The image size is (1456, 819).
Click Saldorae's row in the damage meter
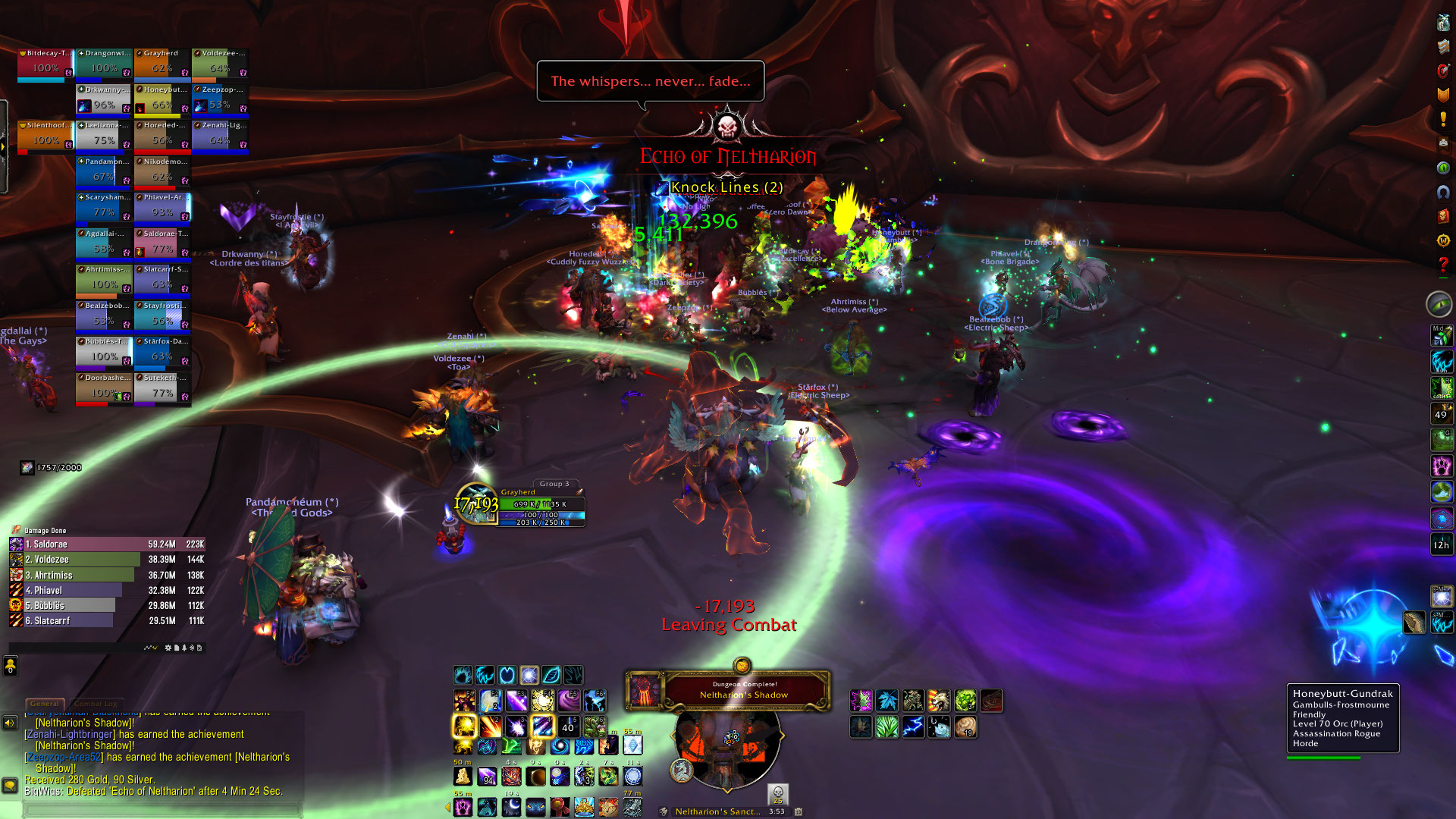pos(107,544)
